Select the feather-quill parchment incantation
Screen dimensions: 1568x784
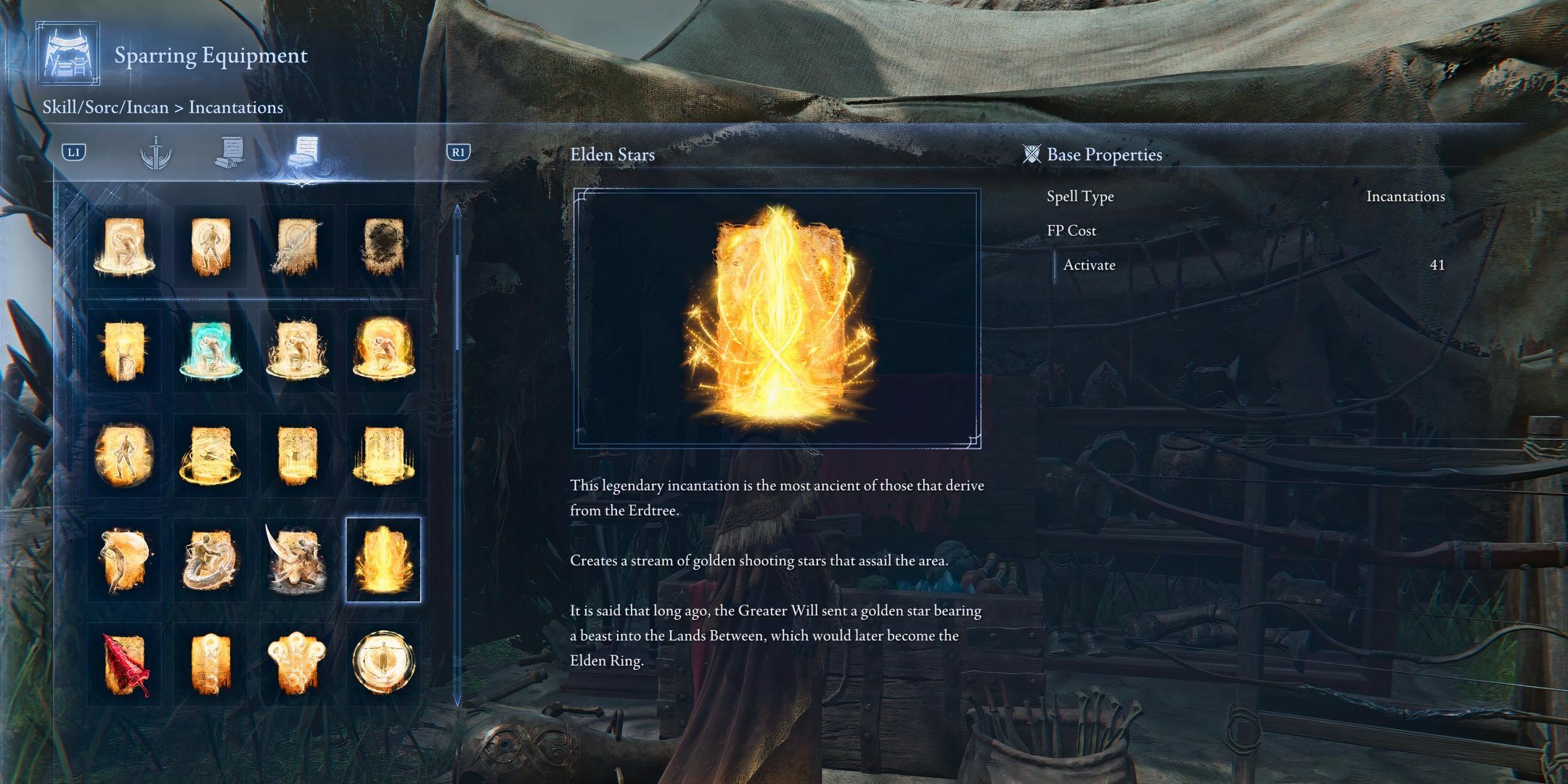[x=296, y=246]
